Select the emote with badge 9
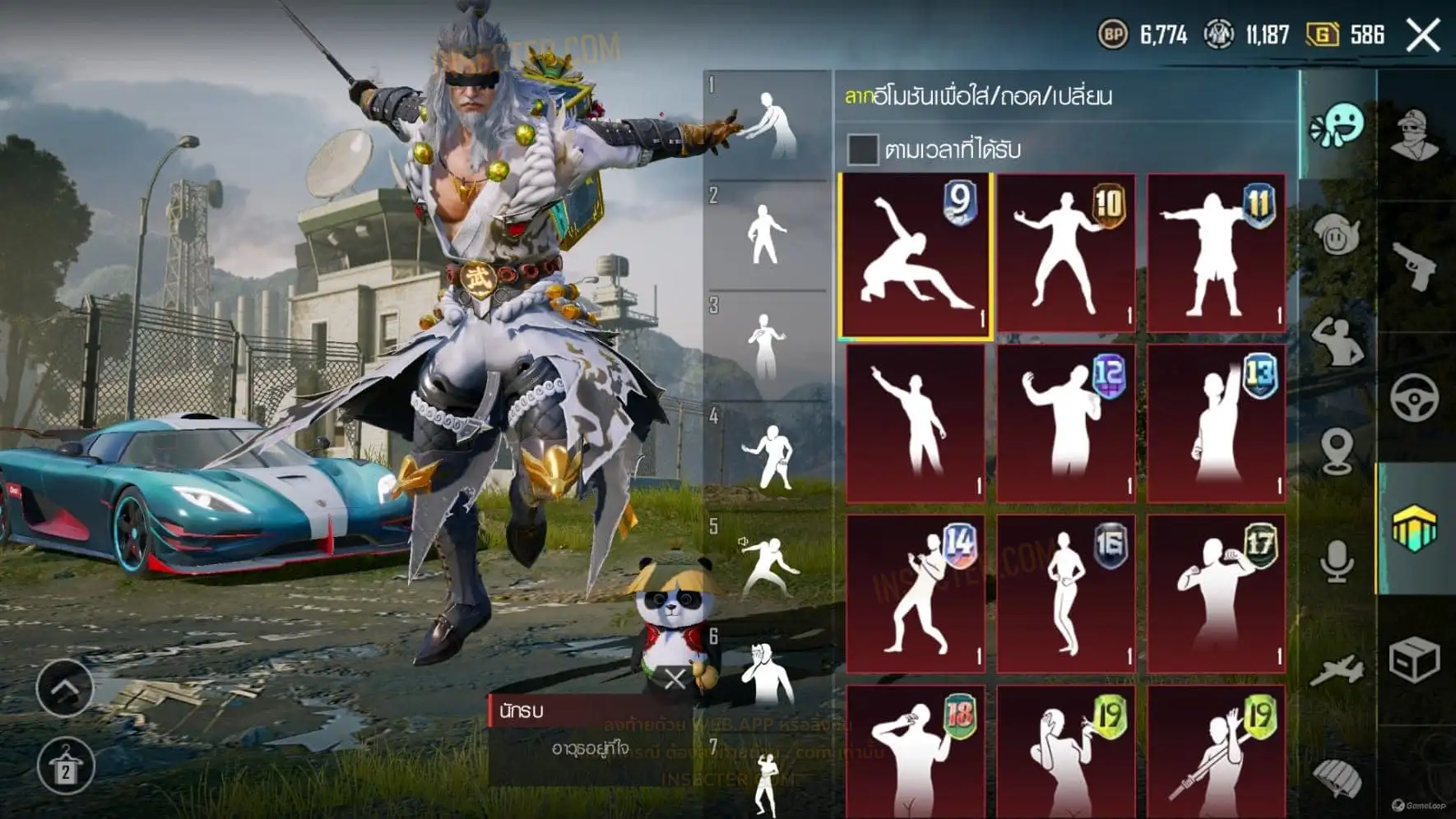The height and width of the screenshot is (819, 1456). [x=916, y=255]
